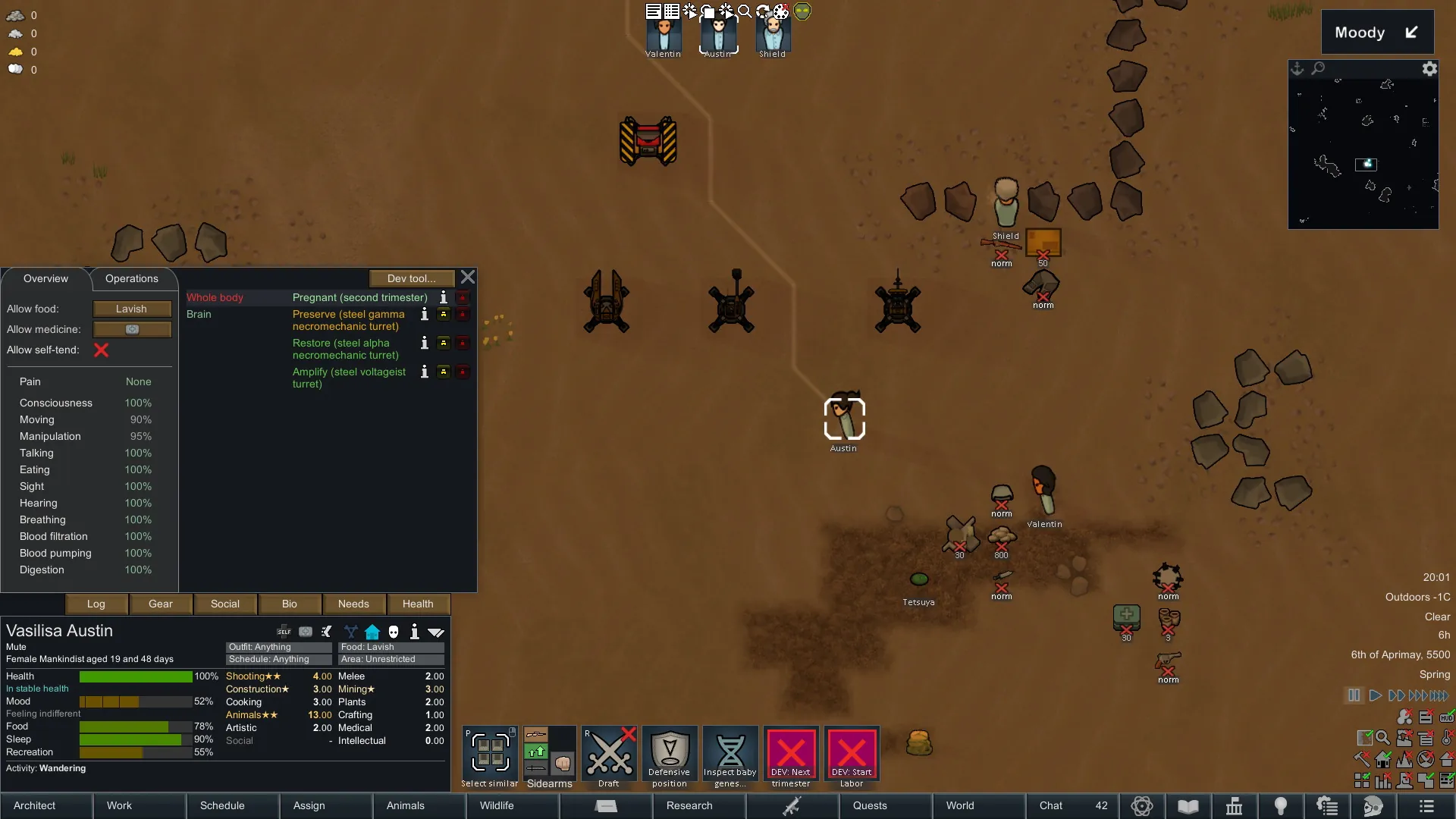Show the Social tab
The image size is (1456, 819).
tap(225, 604)
